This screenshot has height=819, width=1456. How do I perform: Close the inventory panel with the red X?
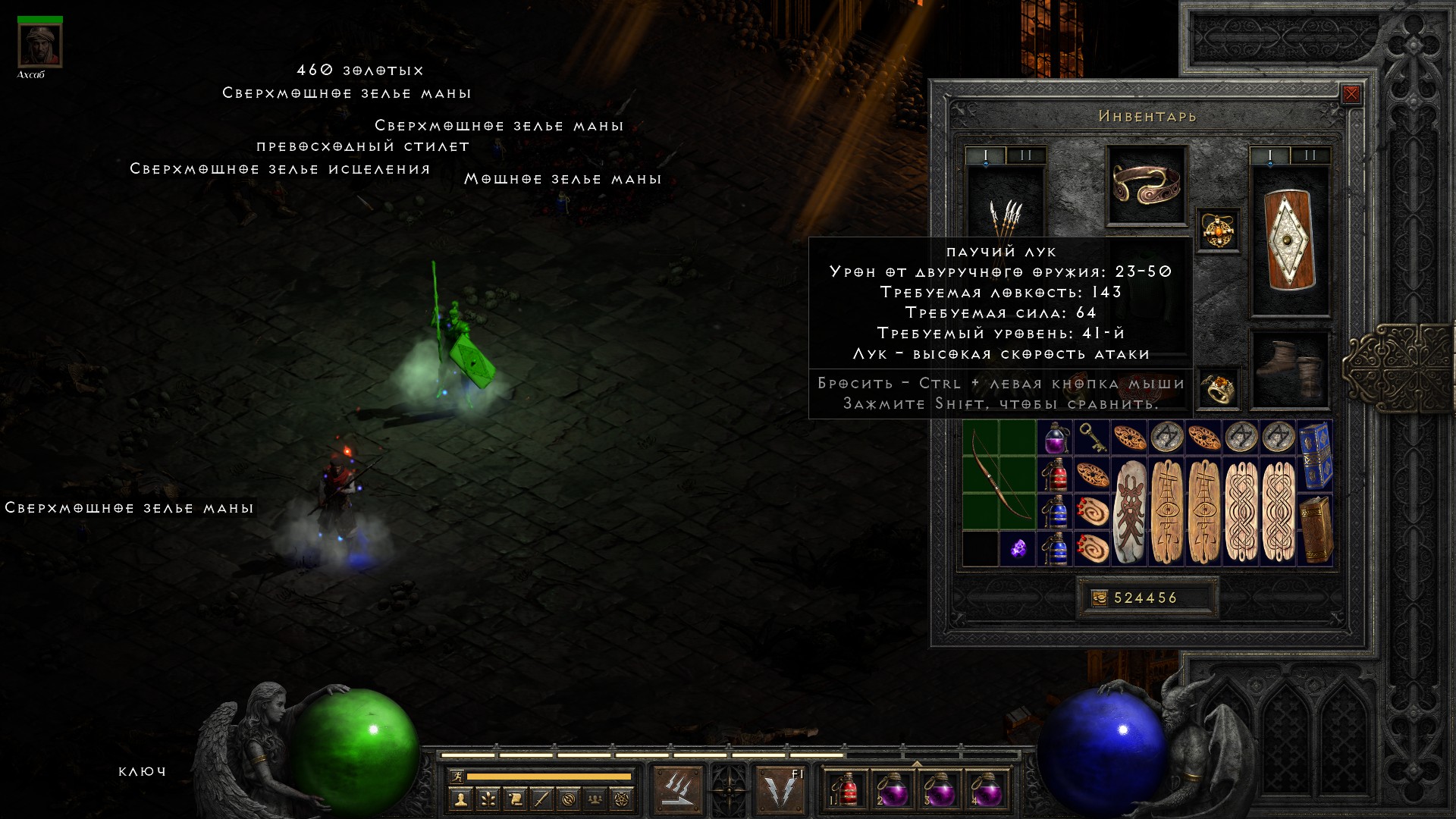(1351, 94)
